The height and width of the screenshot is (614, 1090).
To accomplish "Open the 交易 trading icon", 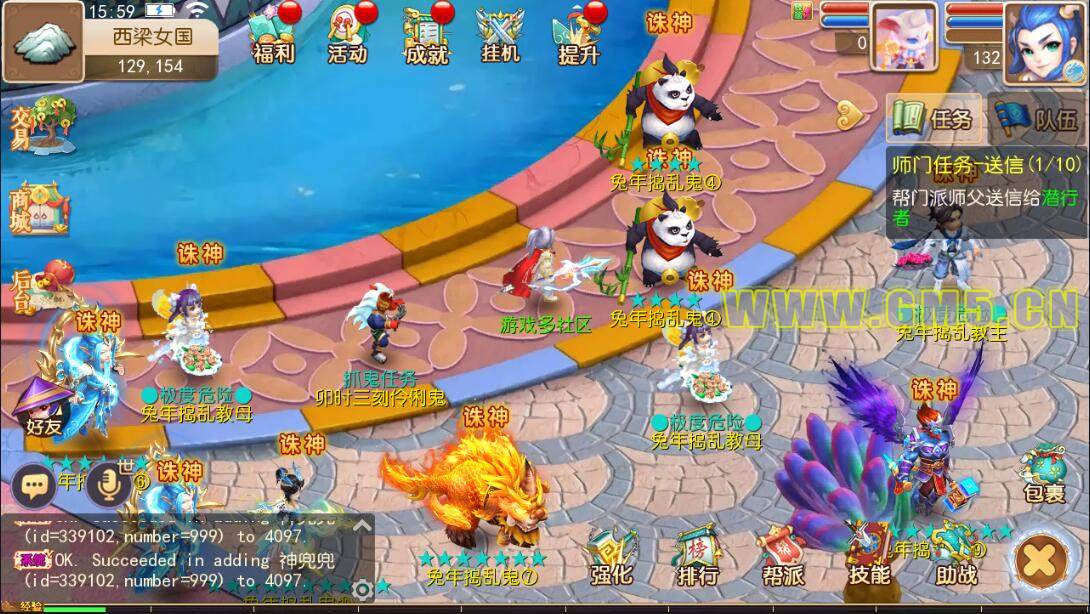I will click(x=42, y=127).
